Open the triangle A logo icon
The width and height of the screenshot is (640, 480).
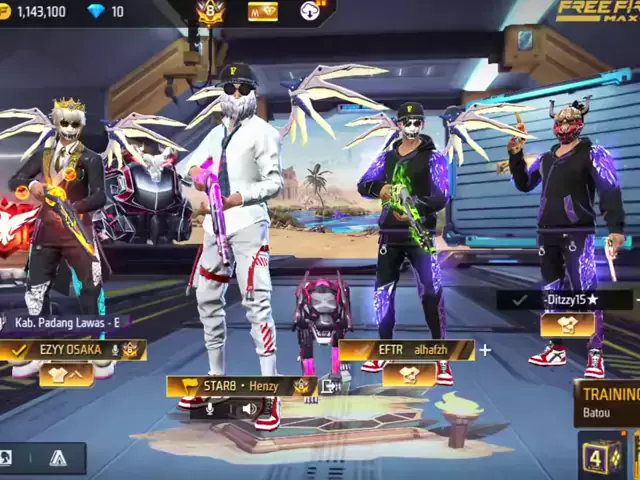pyautogui.click(x=58, y=459)
